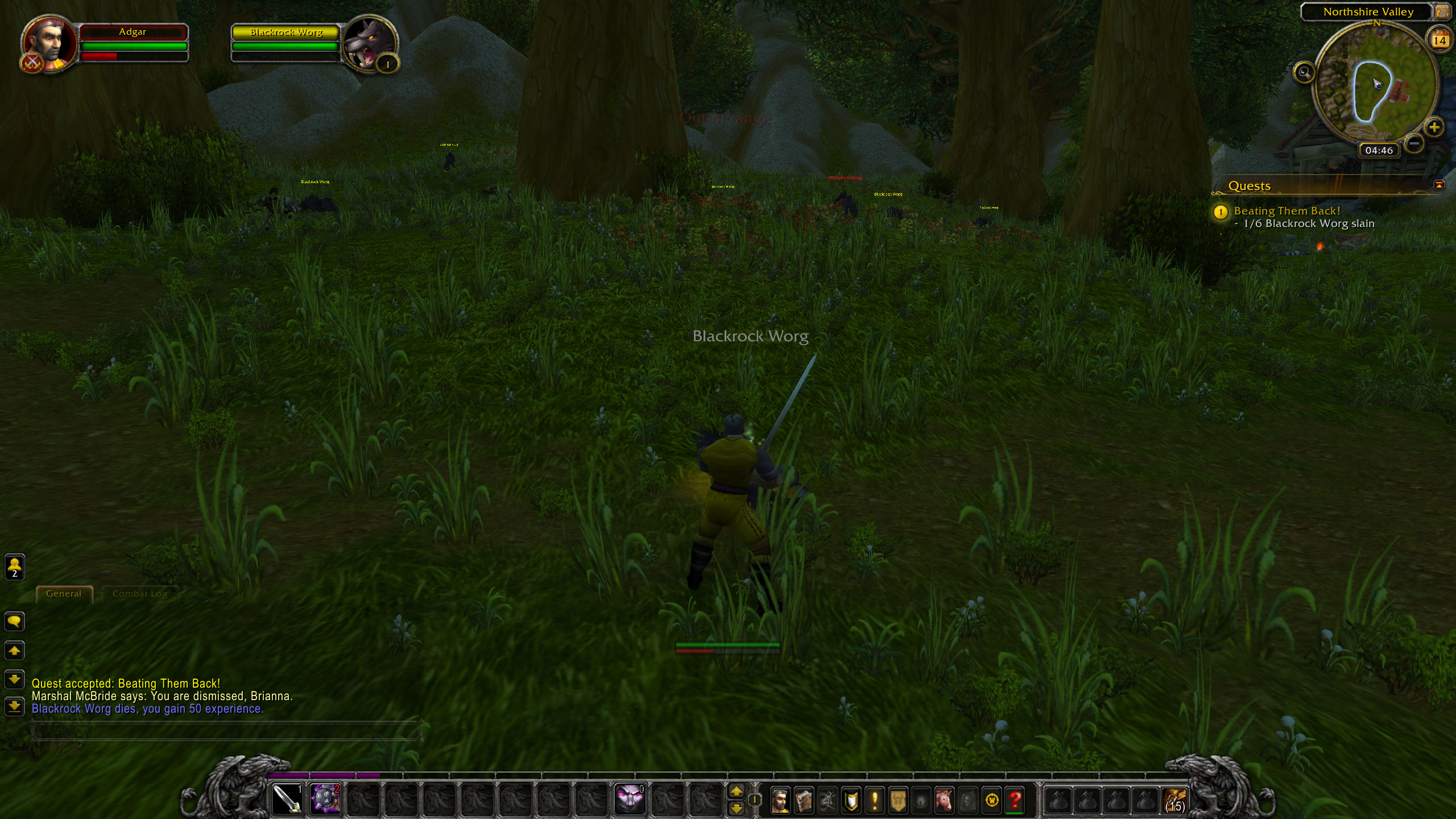Select Adgar's player portrait
This screenshot has width=1456, height=819.
[49, 44]
